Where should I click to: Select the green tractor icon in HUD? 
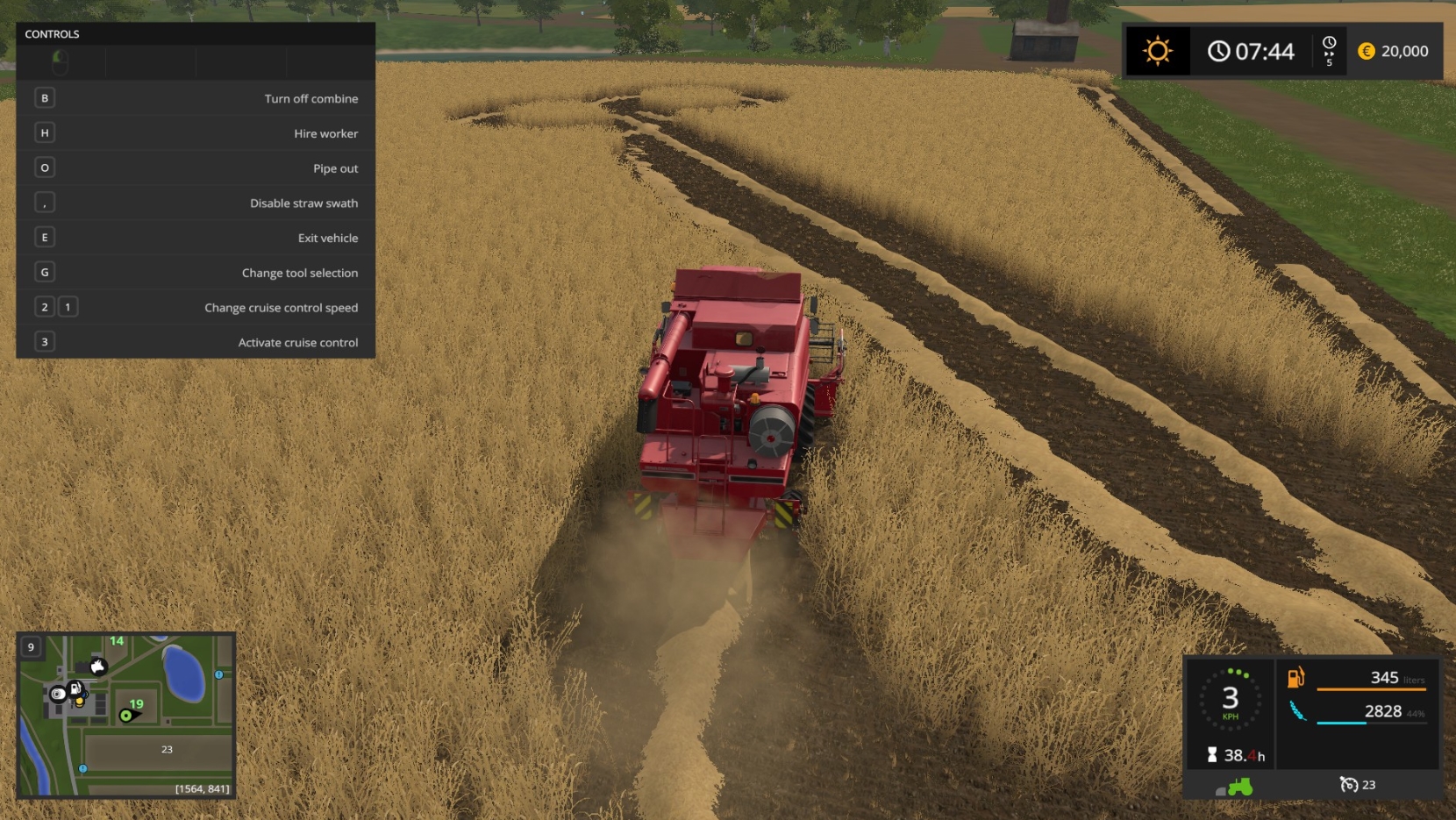pyautogui.click(x=1239, y=787)
